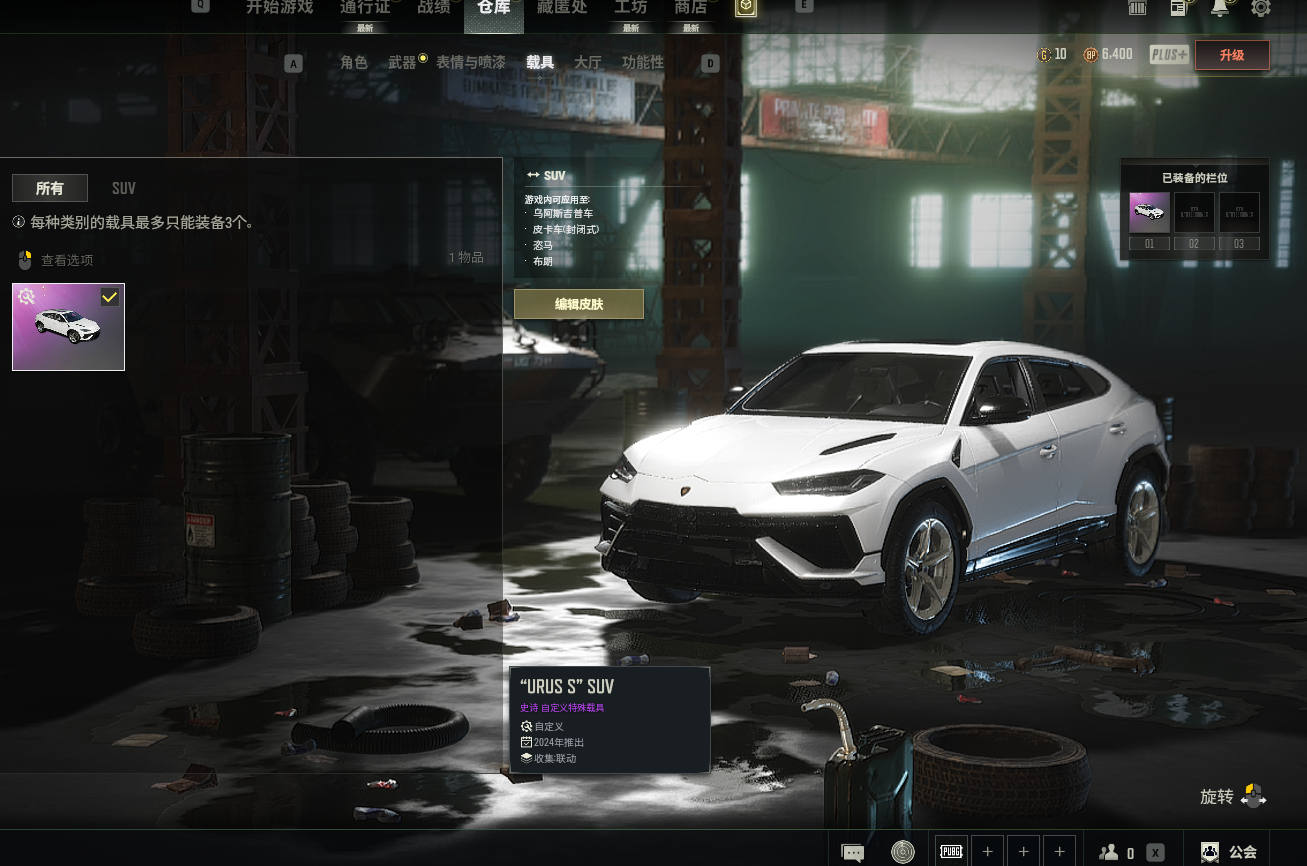Go to the 通行证 pass page
This screenshot has width=1307, height=866.
pyautogui.click(x=365, y=8)
